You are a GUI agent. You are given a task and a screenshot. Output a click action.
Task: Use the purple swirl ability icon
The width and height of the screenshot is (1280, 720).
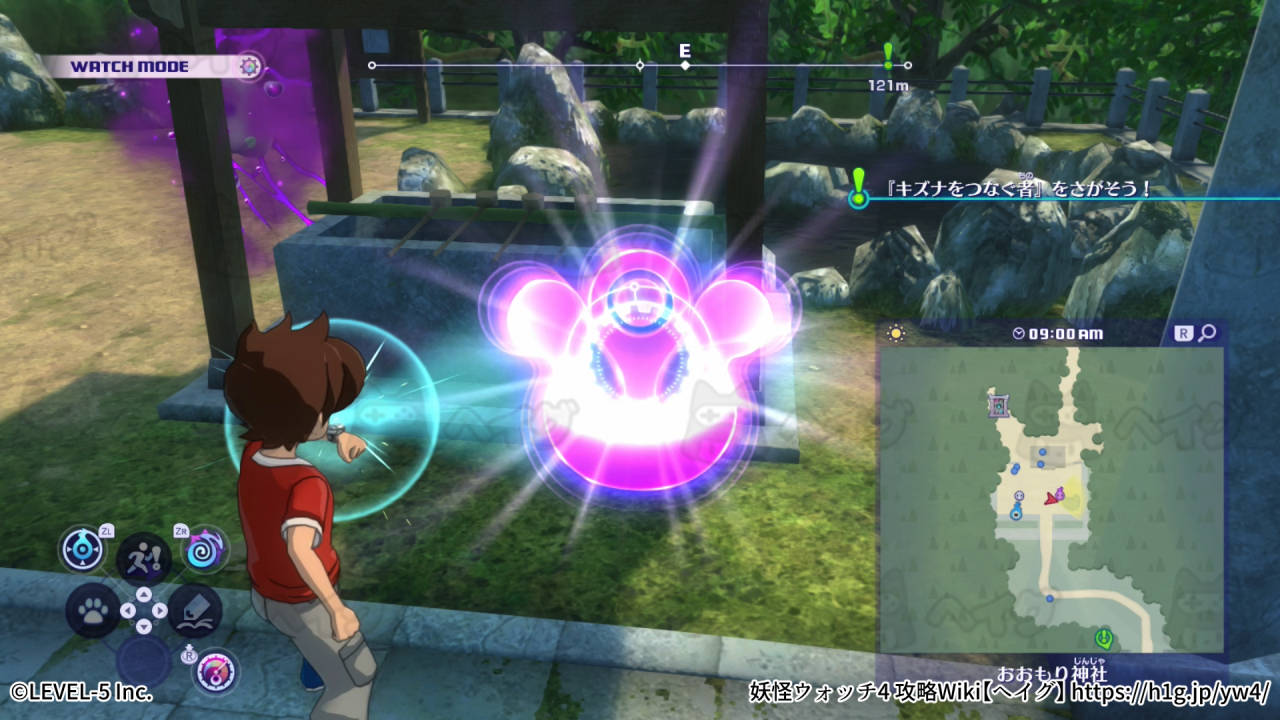point(205,549)
